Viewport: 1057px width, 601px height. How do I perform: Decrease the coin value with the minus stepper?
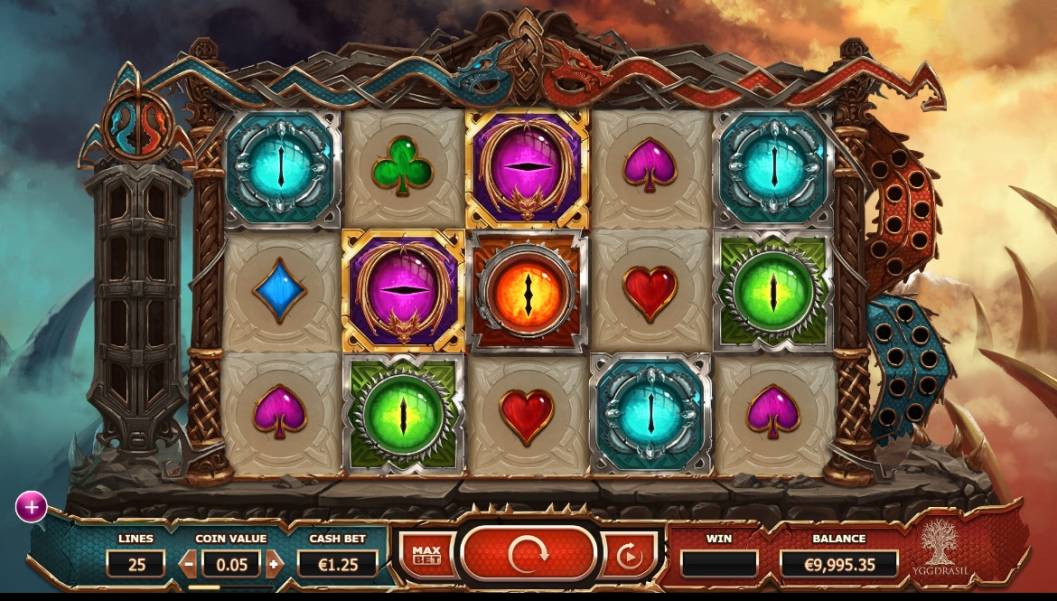point(188,563)
